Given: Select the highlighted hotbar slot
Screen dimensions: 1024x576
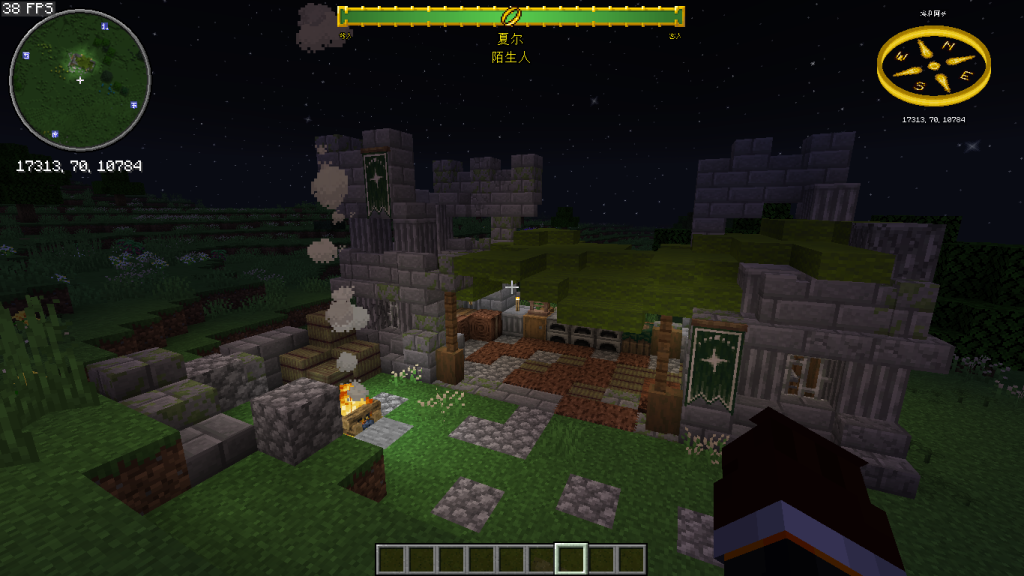Looking at the screenshot, I should [571, 559].
